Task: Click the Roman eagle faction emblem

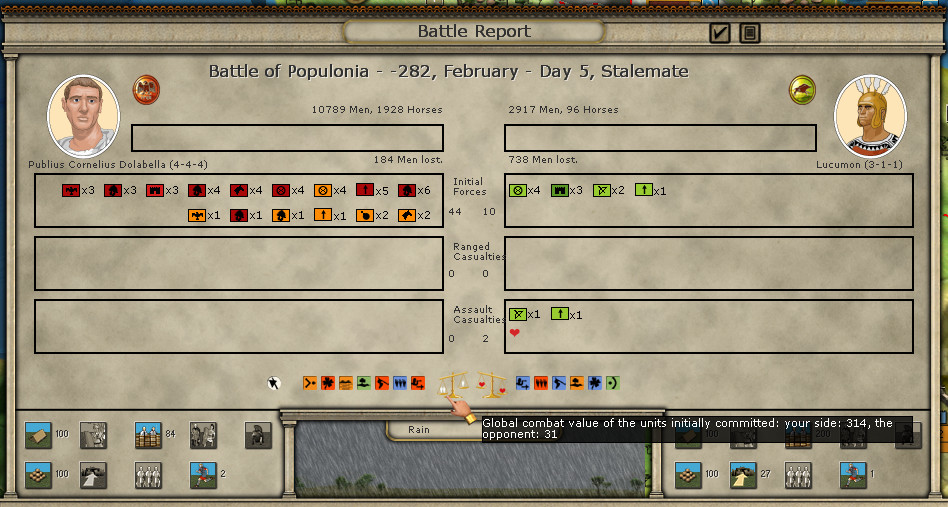Action: point(147,89)
